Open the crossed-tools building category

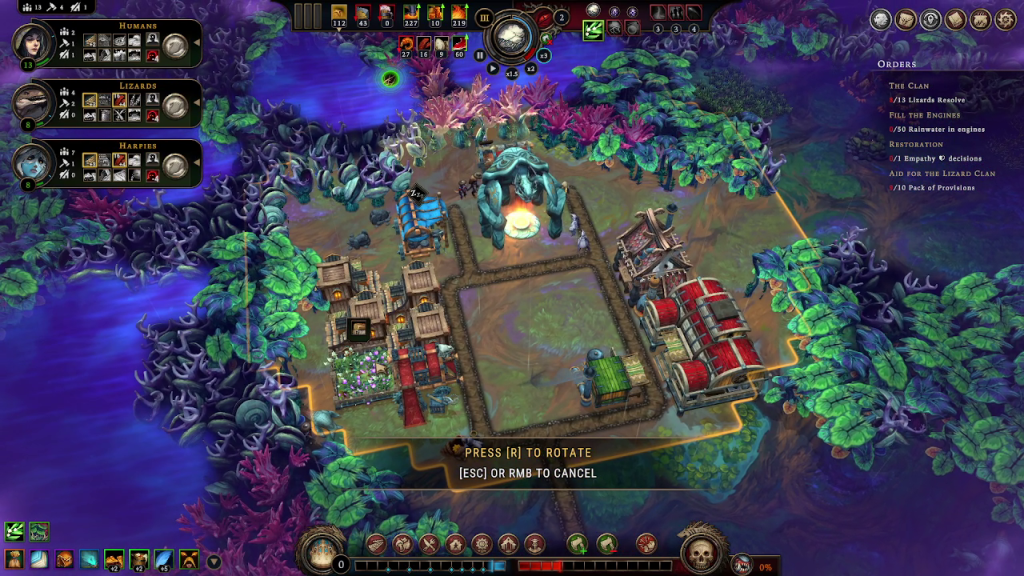tap(428, 544)
